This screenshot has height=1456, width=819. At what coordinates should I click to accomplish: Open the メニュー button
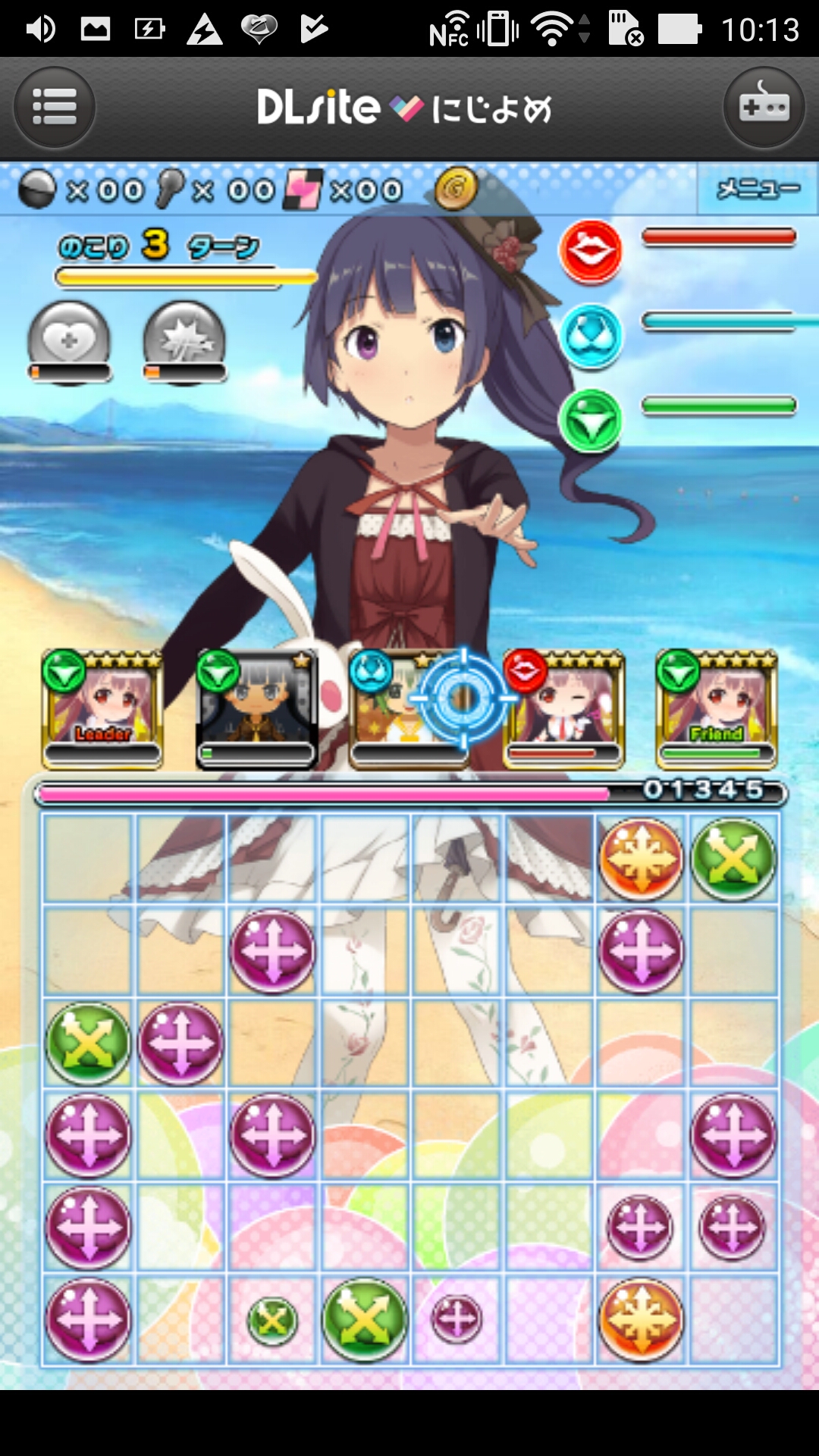(x=758, y=189)
